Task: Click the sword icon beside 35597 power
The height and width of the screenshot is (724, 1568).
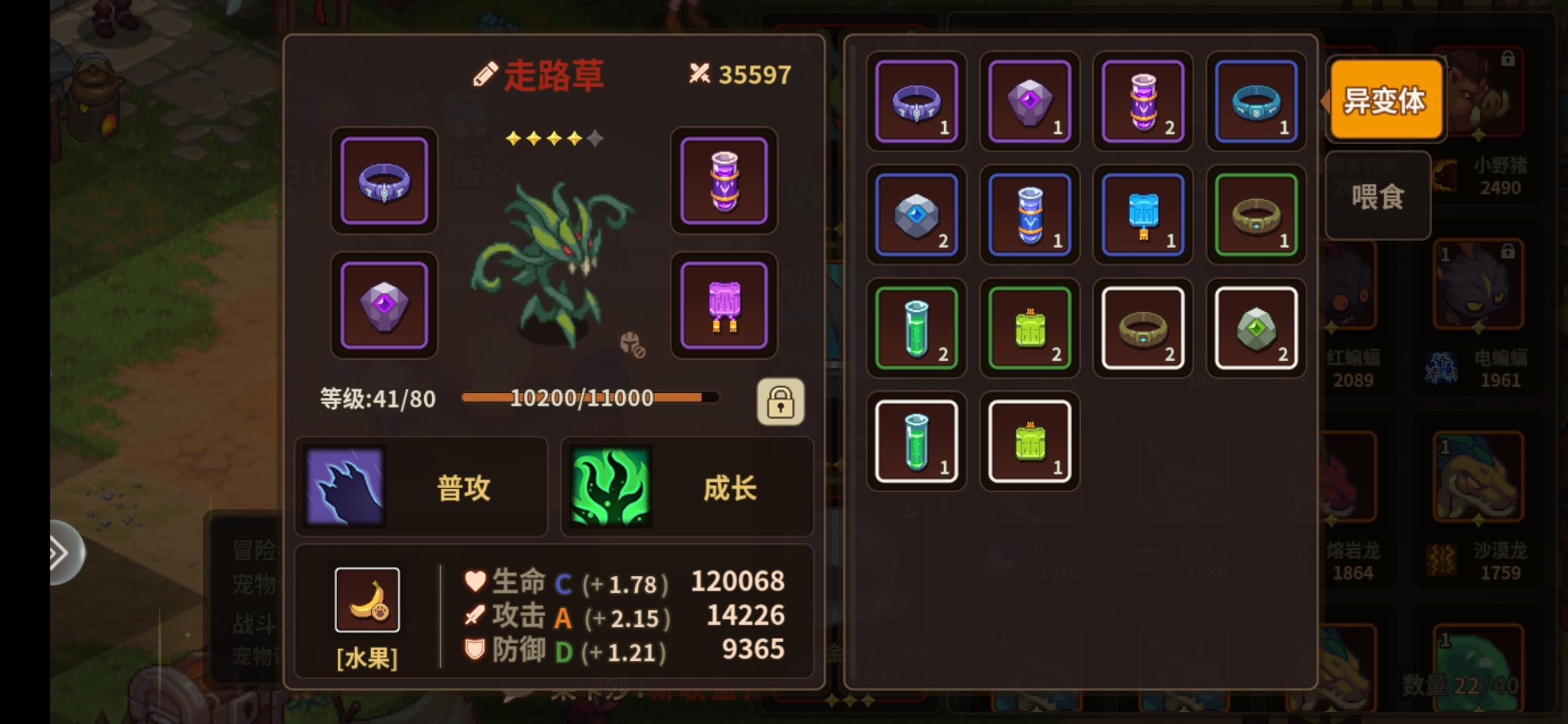Action: [700, 74]
